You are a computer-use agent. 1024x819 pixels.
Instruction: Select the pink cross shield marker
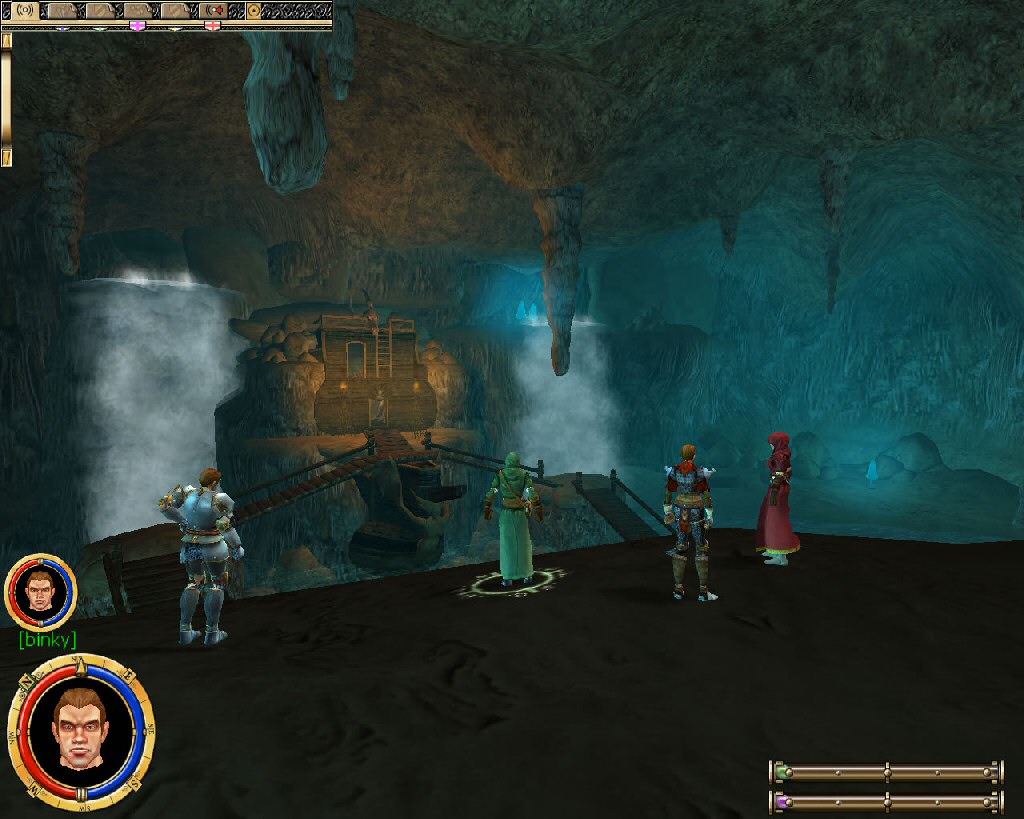(137, 26)
